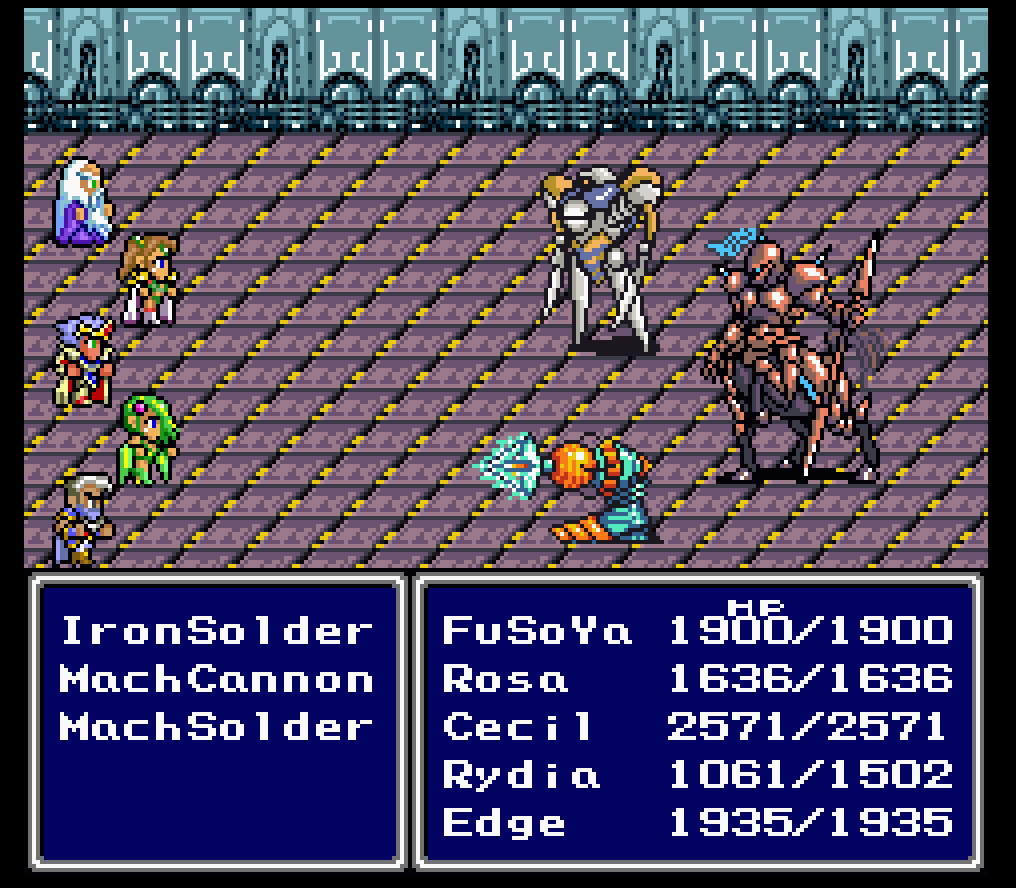Select IronSolder in the enemy list
Image resolution: width=1016 pixels, height=888 pixels.
[215, 631]
